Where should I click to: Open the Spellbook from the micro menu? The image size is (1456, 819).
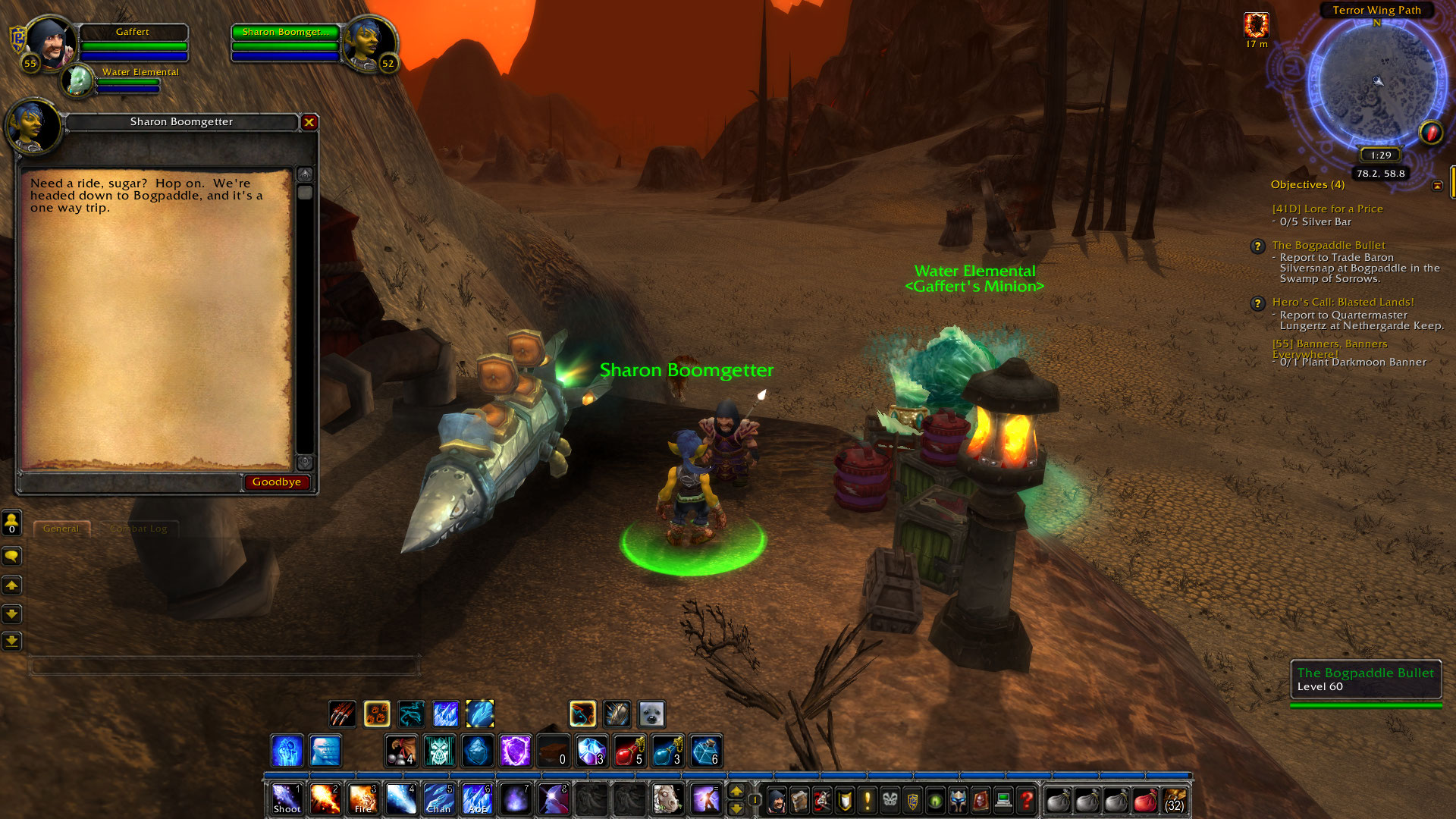tap(799, 799)
